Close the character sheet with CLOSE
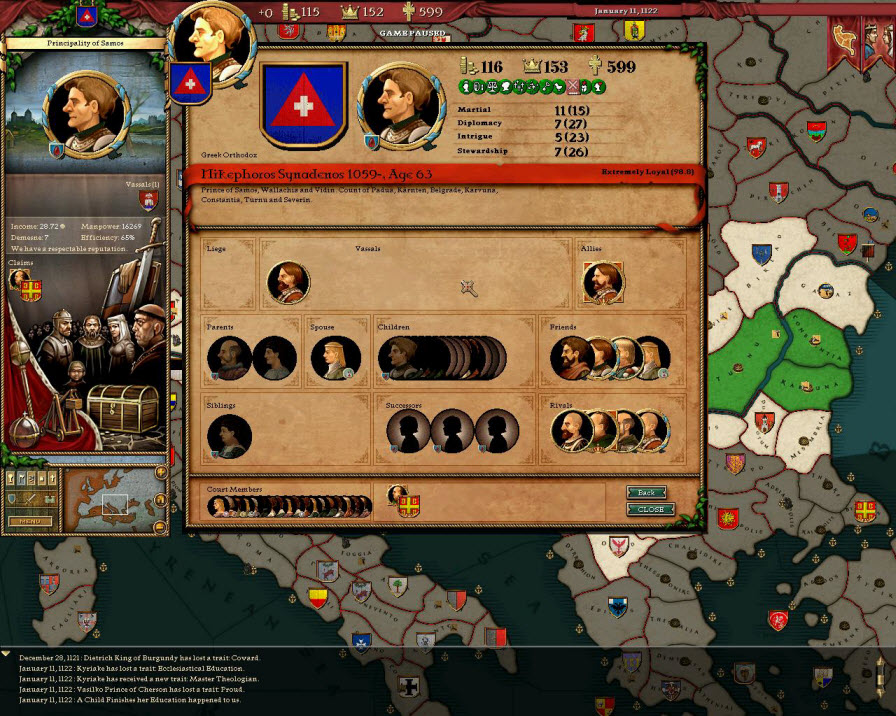896x716 pixels. [650, 509]
